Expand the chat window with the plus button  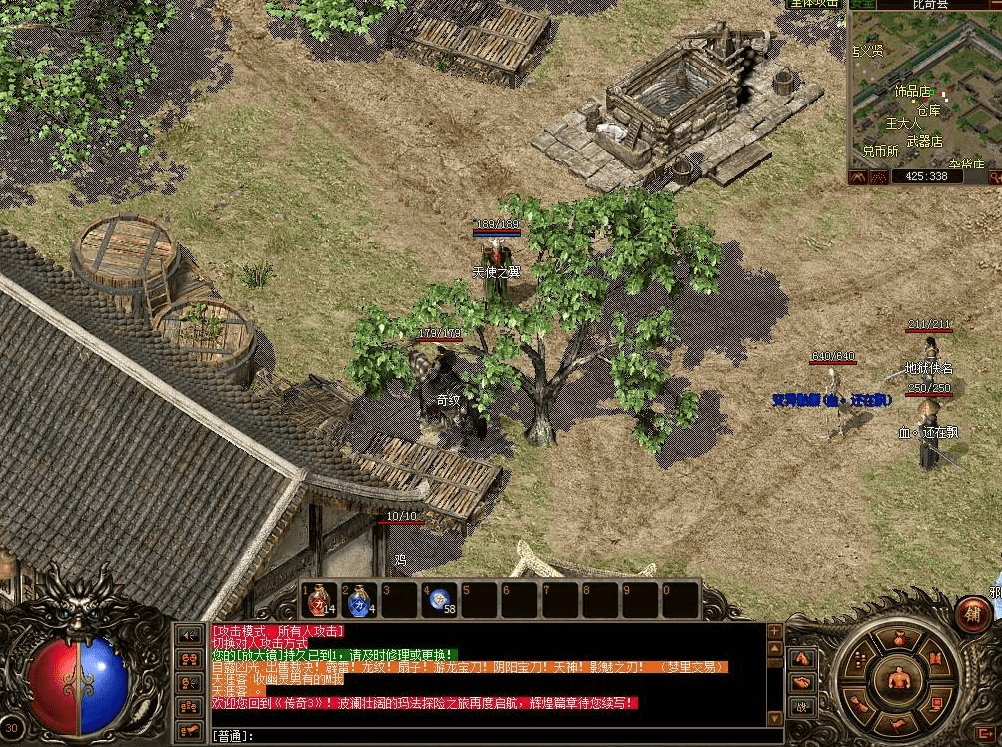click(x=774, y=632)
